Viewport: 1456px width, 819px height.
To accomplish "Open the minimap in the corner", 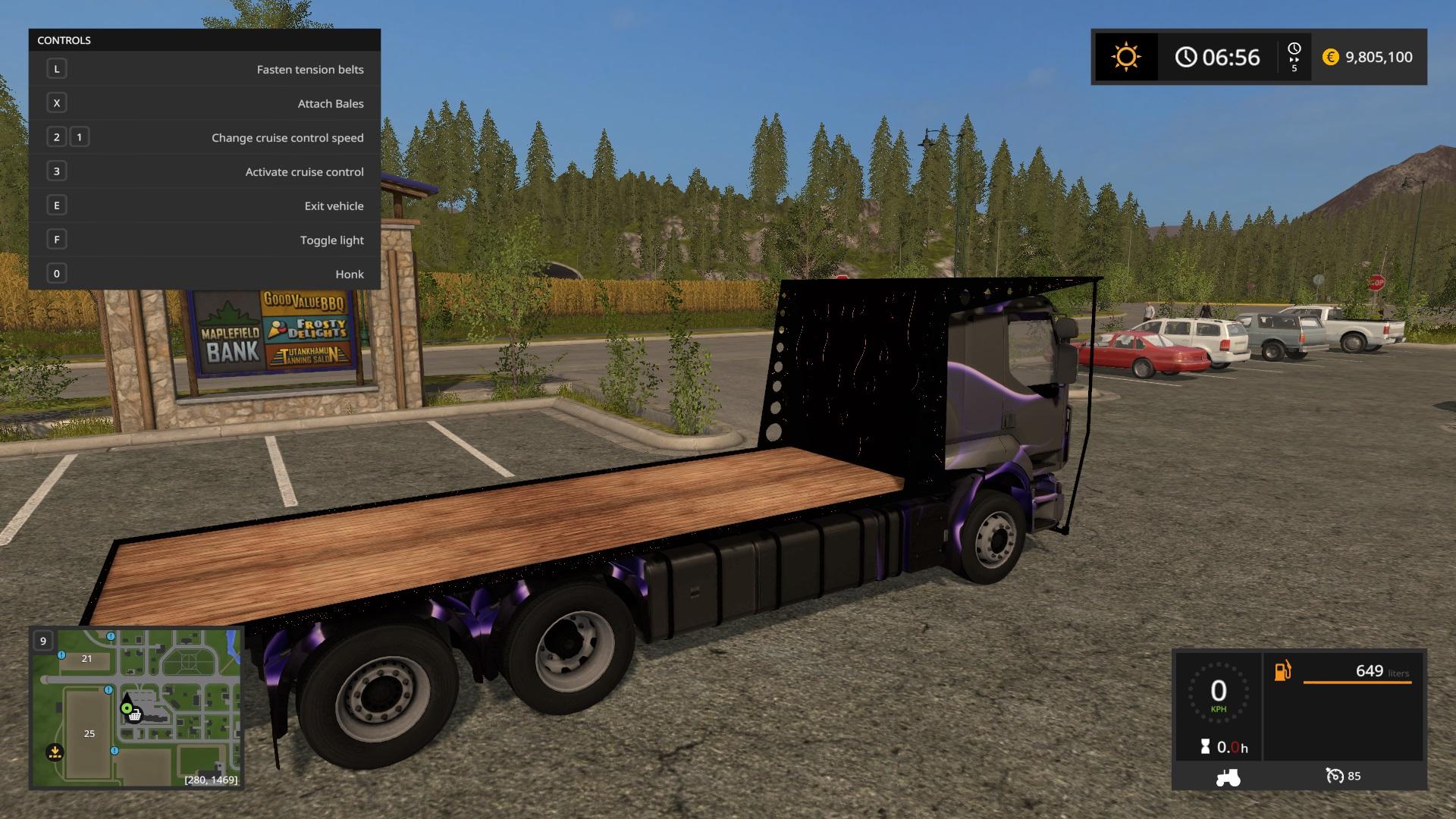I will 136,708.
